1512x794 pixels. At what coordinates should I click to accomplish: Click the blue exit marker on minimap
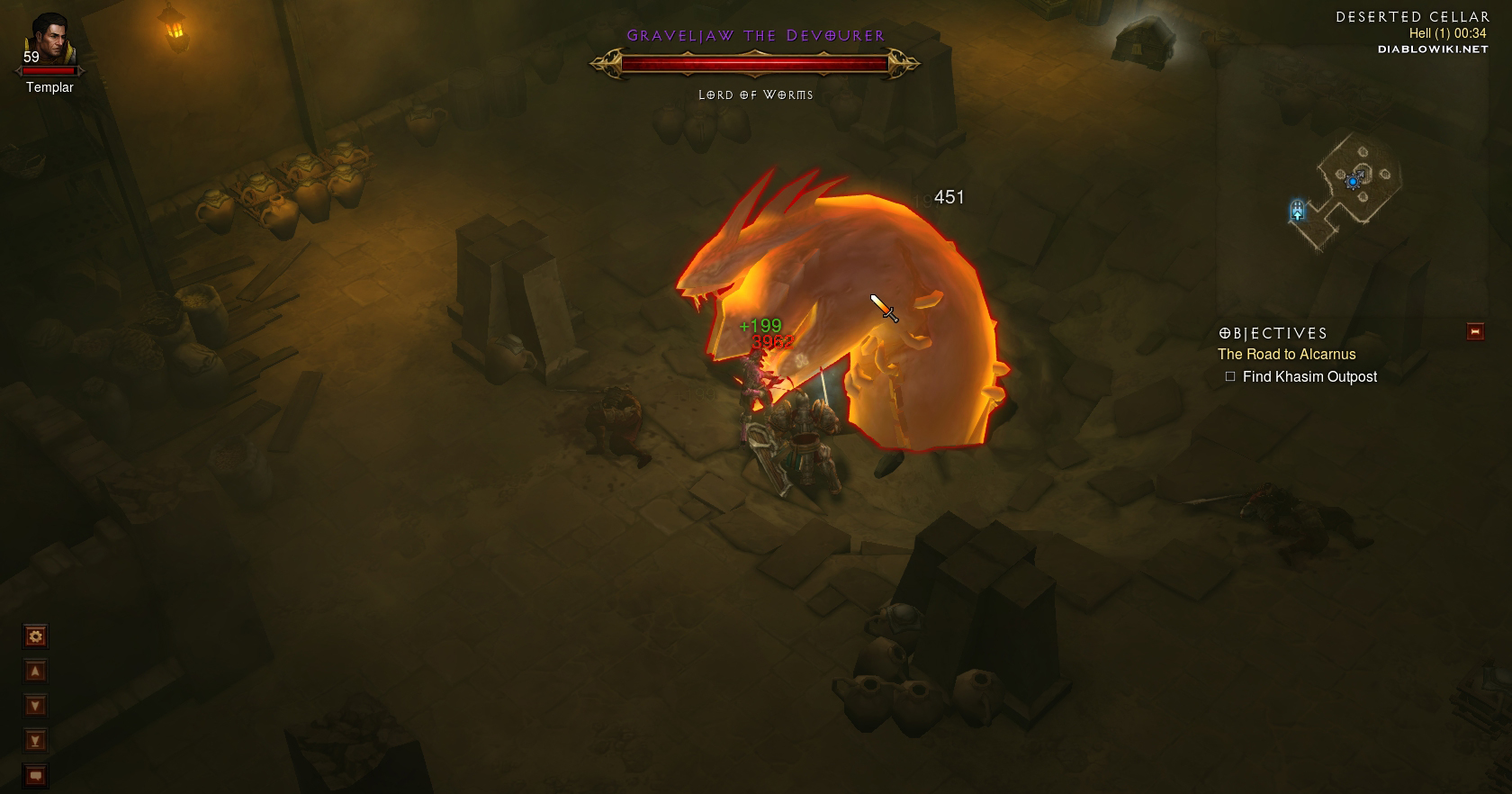click(1297, 211)
